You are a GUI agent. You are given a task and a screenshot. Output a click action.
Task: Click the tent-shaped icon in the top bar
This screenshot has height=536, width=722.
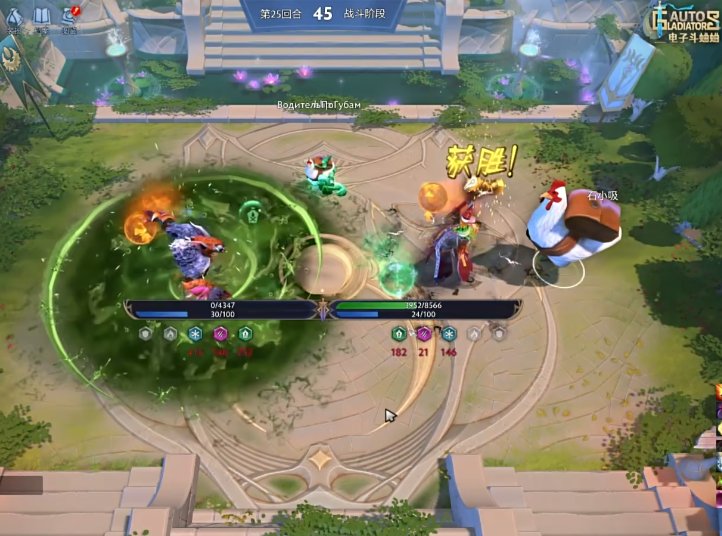[14, 16]
